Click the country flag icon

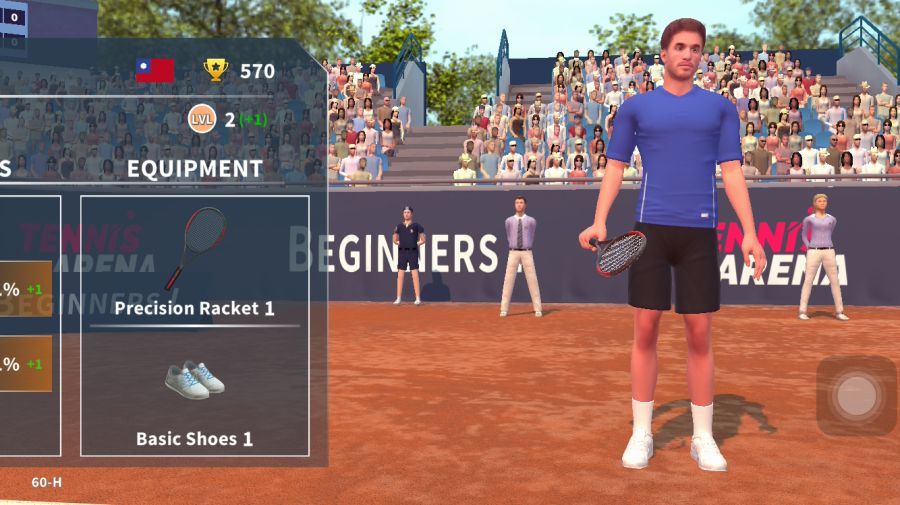point(155,70)
